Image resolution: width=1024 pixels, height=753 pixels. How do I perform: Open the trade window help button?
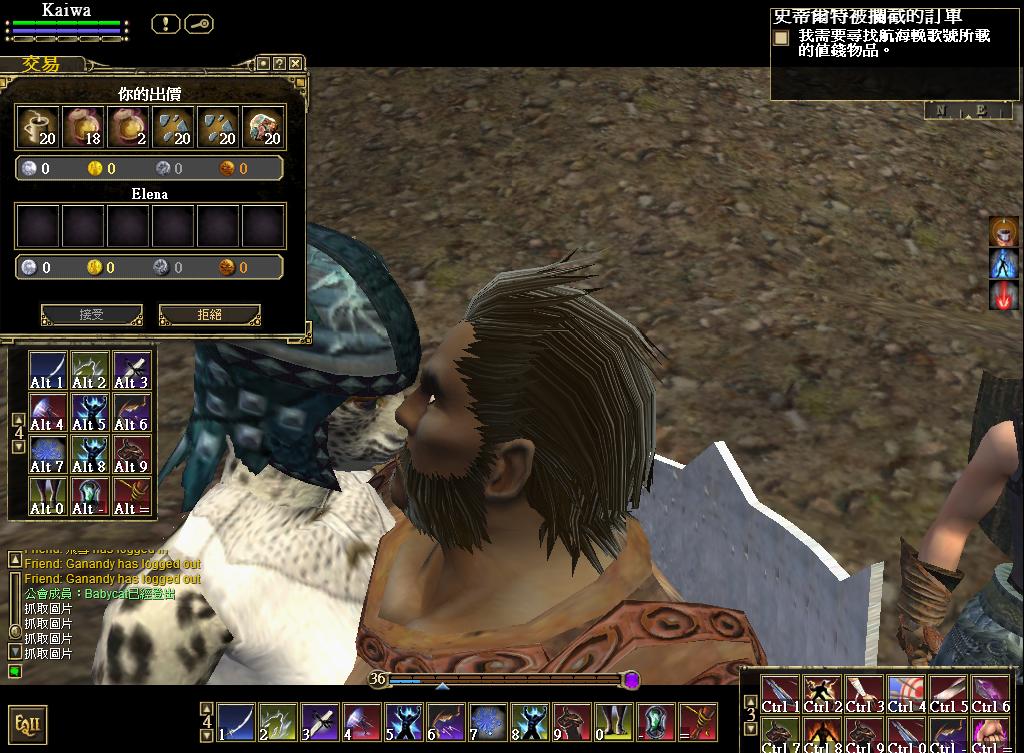point(279,63)
